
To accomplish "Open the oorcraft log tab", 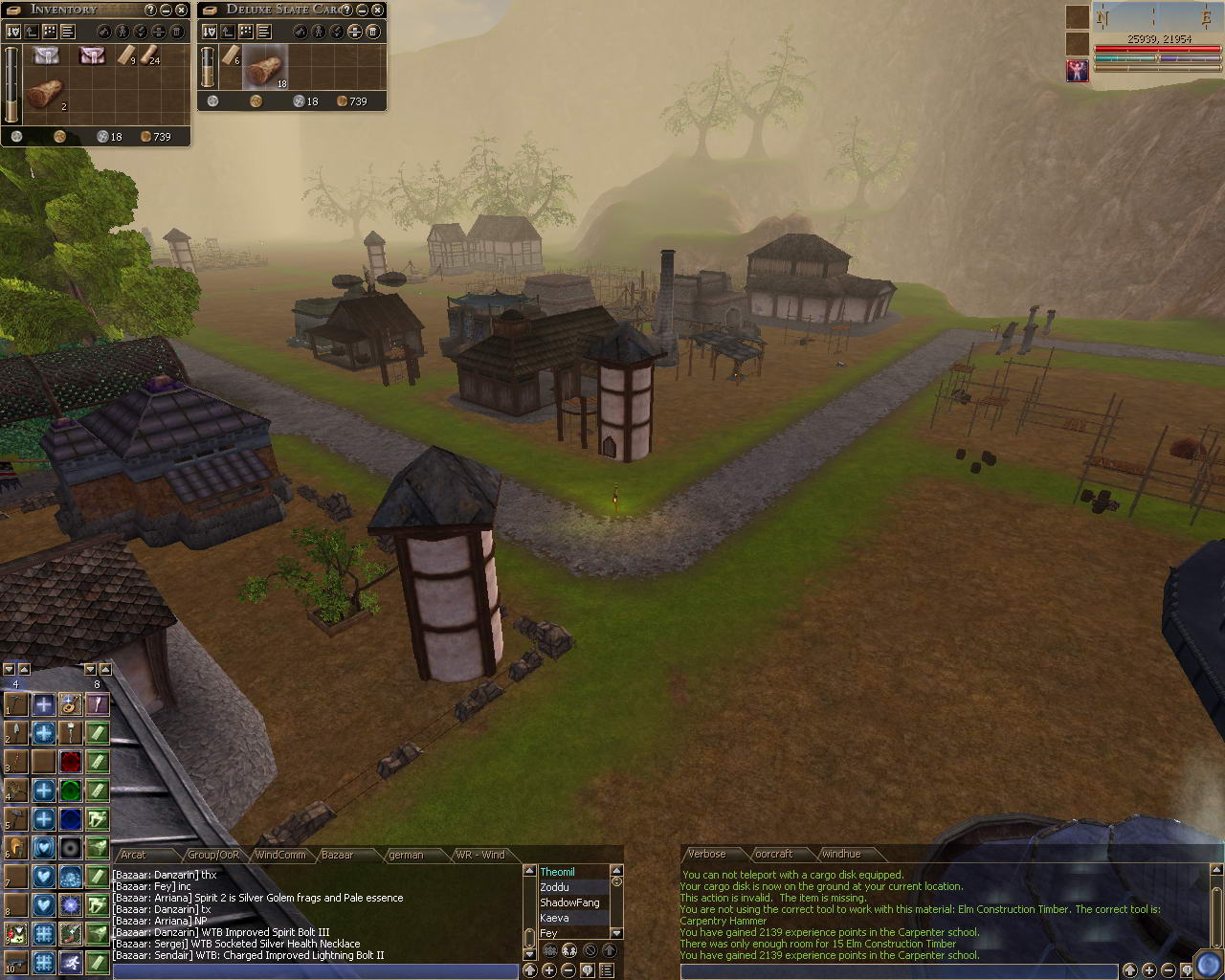I will tap(773, 854).
